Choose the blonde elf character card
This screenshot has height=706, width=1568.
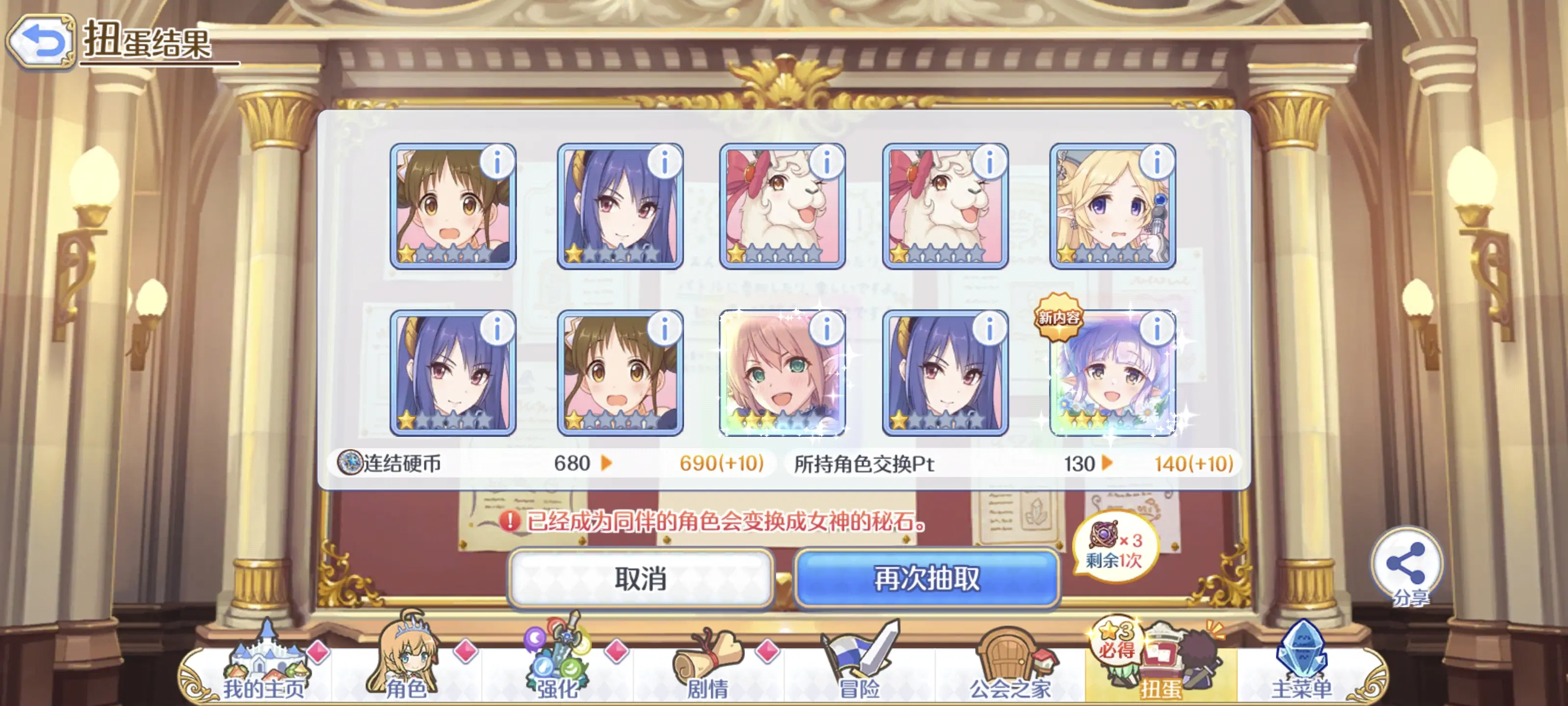click(x=1105, y=213)
